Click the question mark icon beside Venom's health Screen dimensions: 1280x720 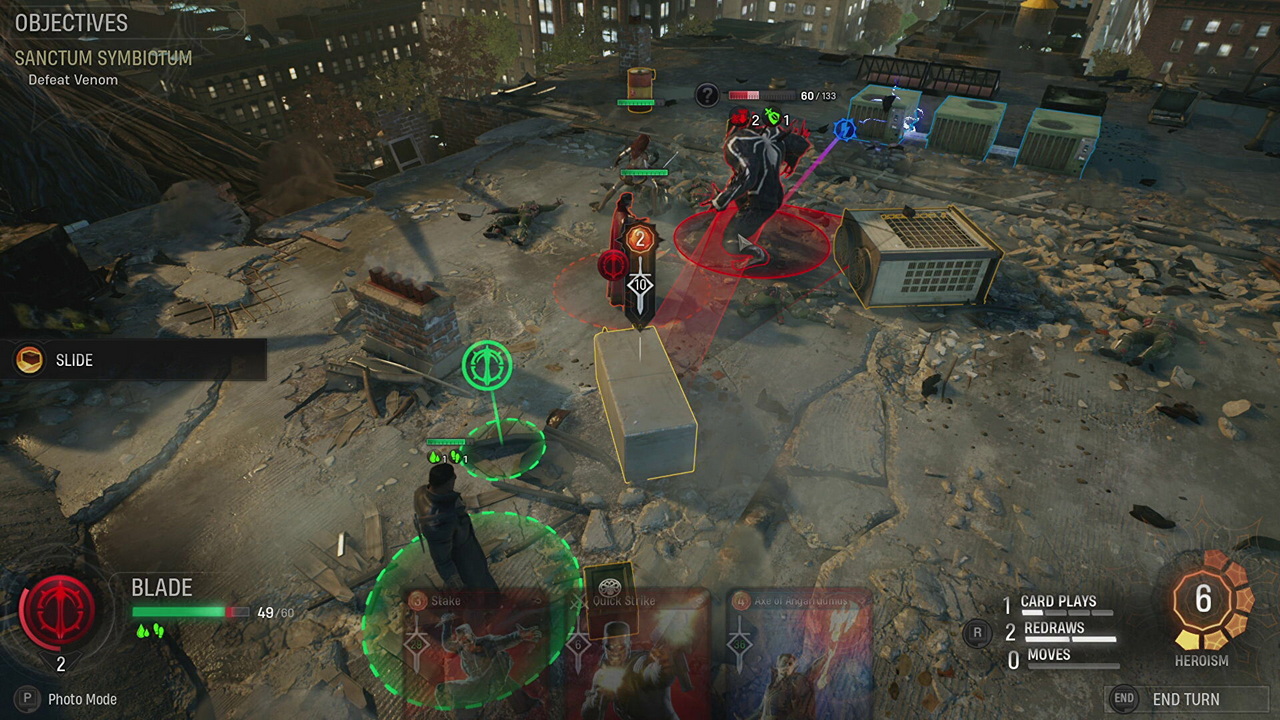[x=707, y=95]
